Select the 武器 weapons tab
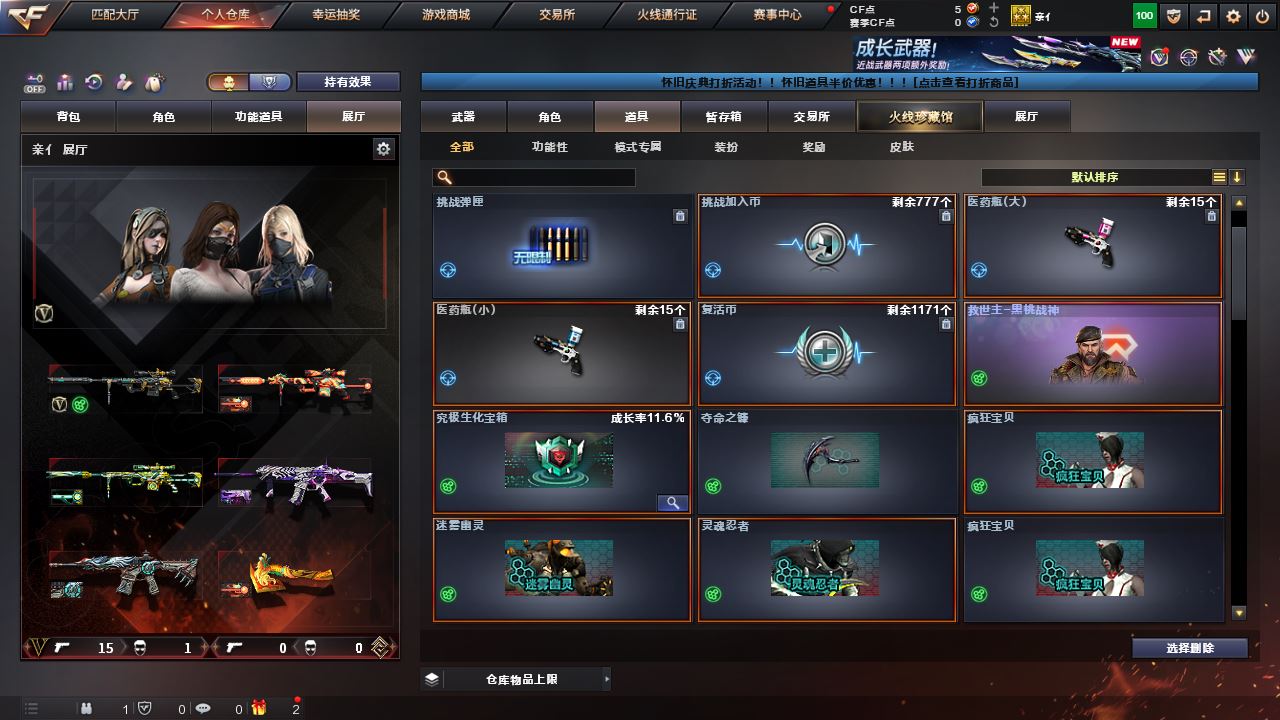The height and width of the screenshot is (720, 1280). click(463, 117)
